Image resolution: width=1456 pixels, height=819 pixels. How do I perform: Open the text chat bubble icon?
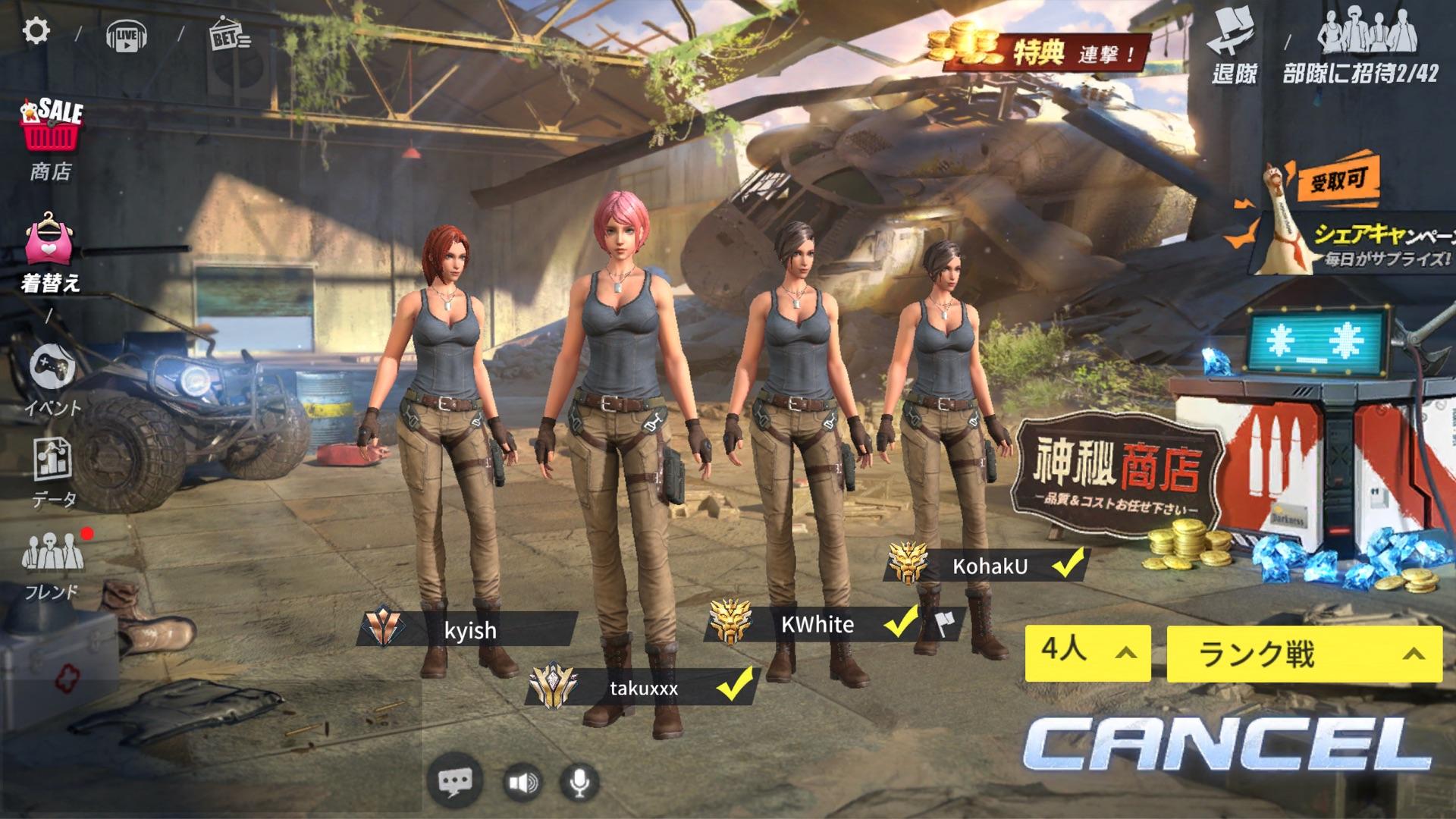[x=455, y=781]
